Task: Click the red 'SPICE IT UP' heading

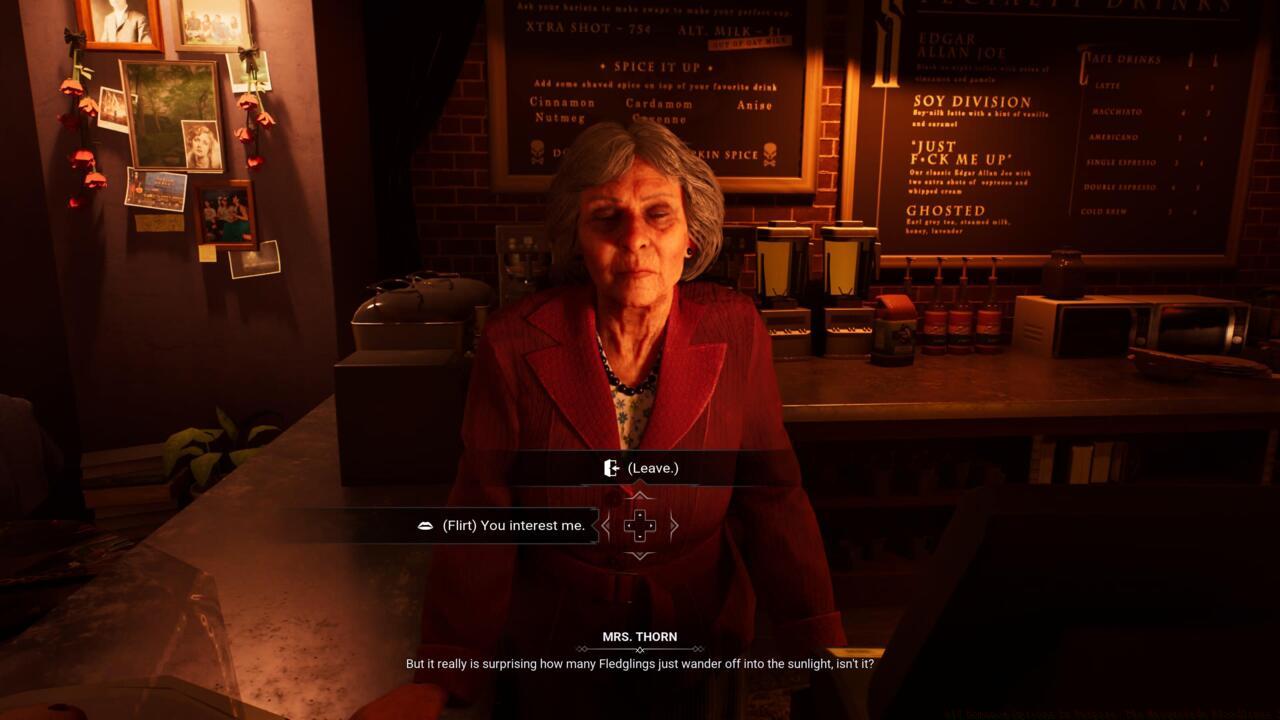Action: [655, 67]
